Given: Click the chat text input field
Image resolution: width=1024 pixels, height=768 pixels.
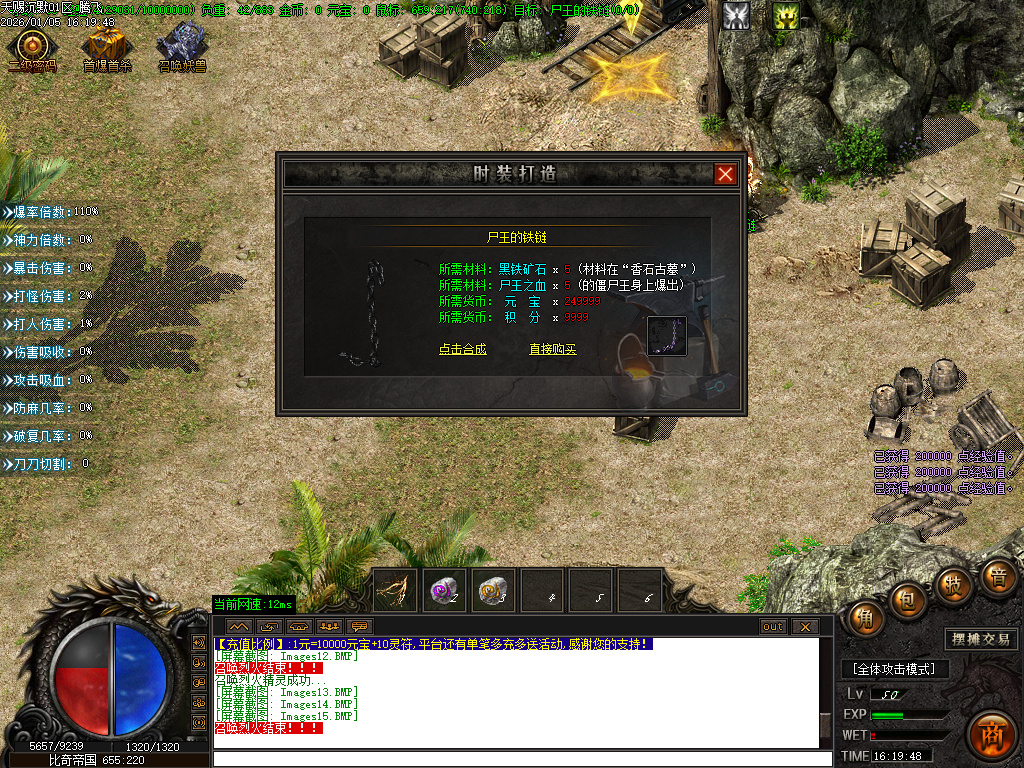Looking at the screenshot, I should tap(520, 758).
